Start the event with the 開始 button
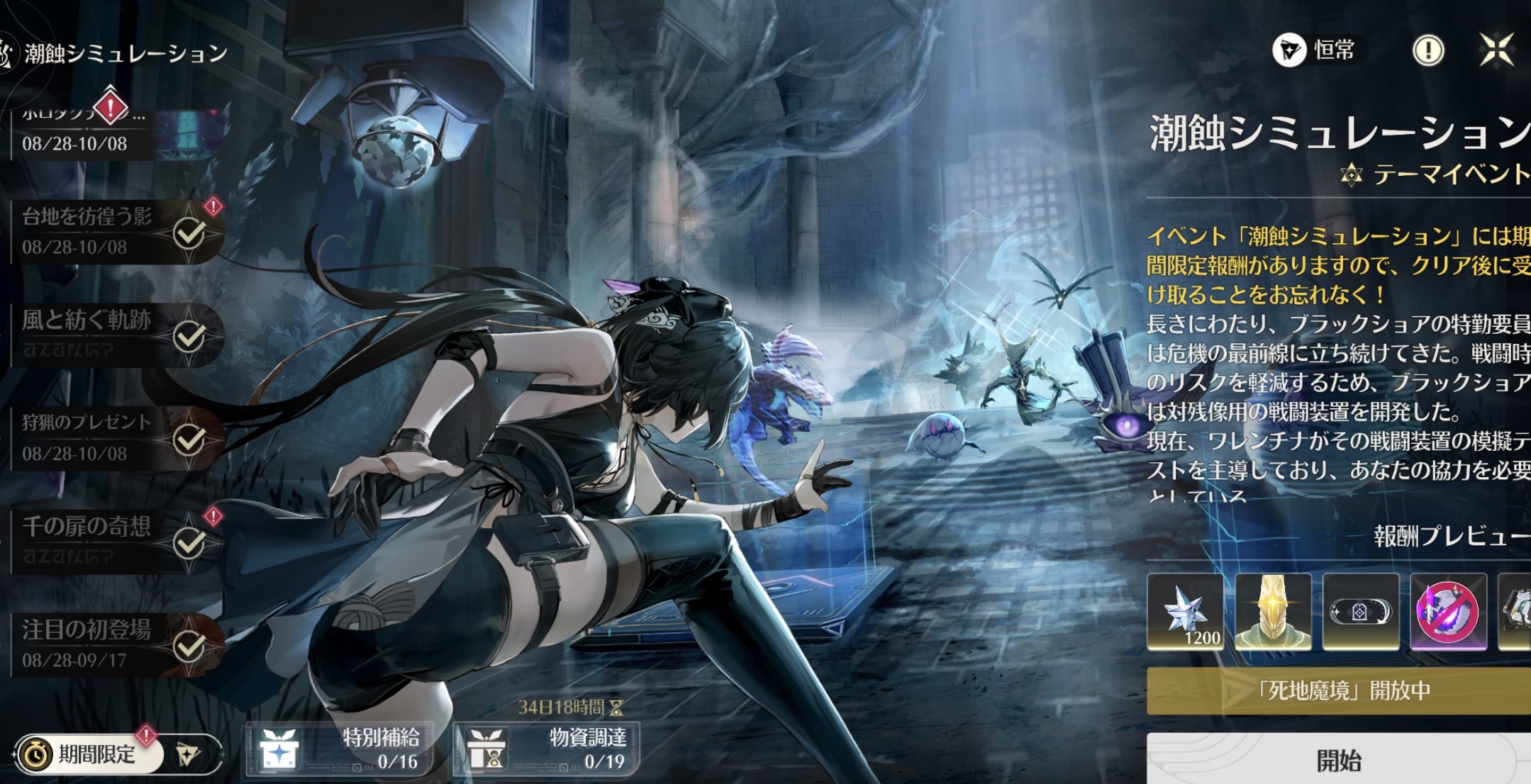 point(1339,760)
